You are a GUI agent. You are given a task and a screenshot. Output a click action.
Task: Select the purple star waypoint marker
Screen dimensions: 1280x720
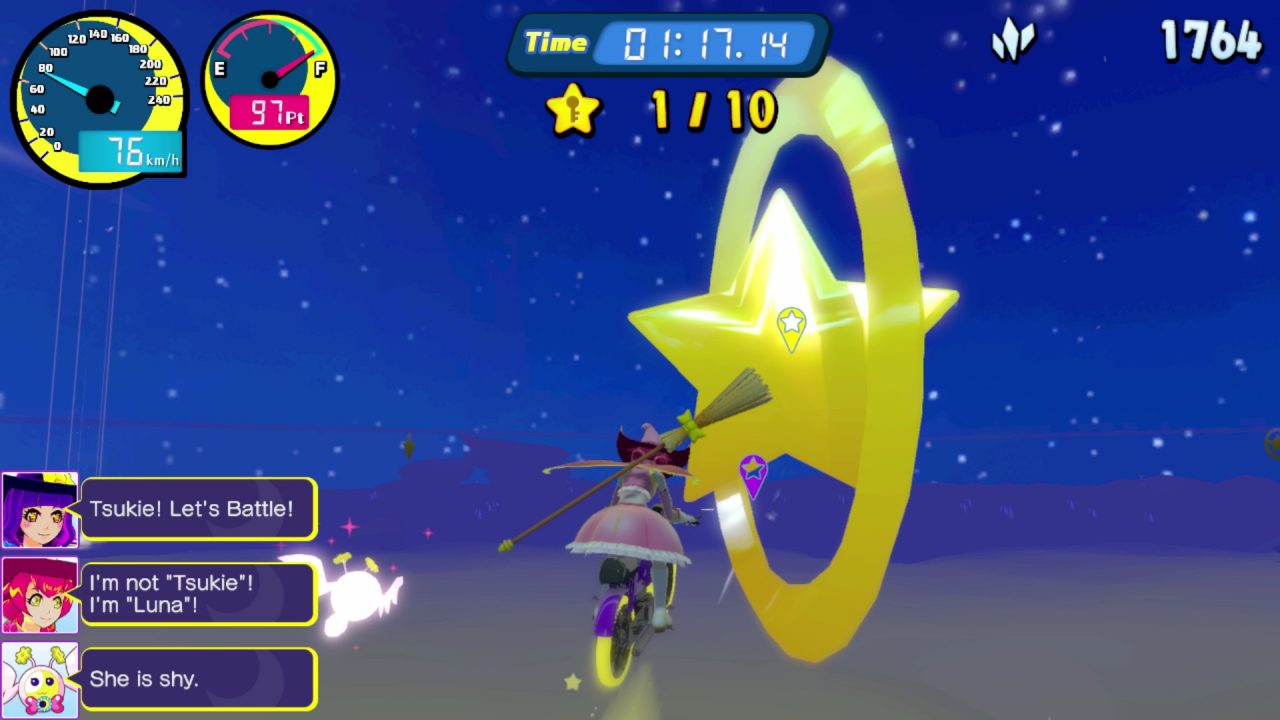tap(752, 474)
